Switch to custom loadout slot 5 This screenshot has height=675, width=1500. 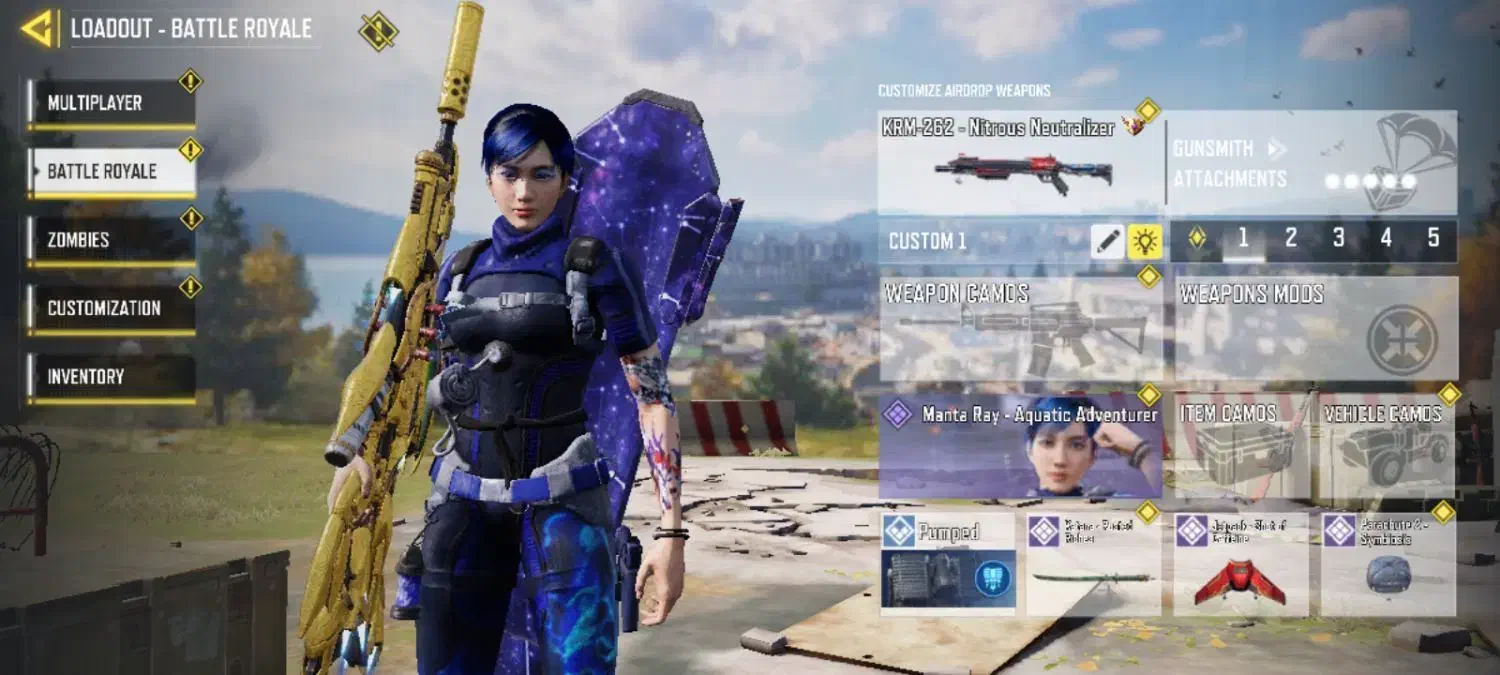point(1433,238)
